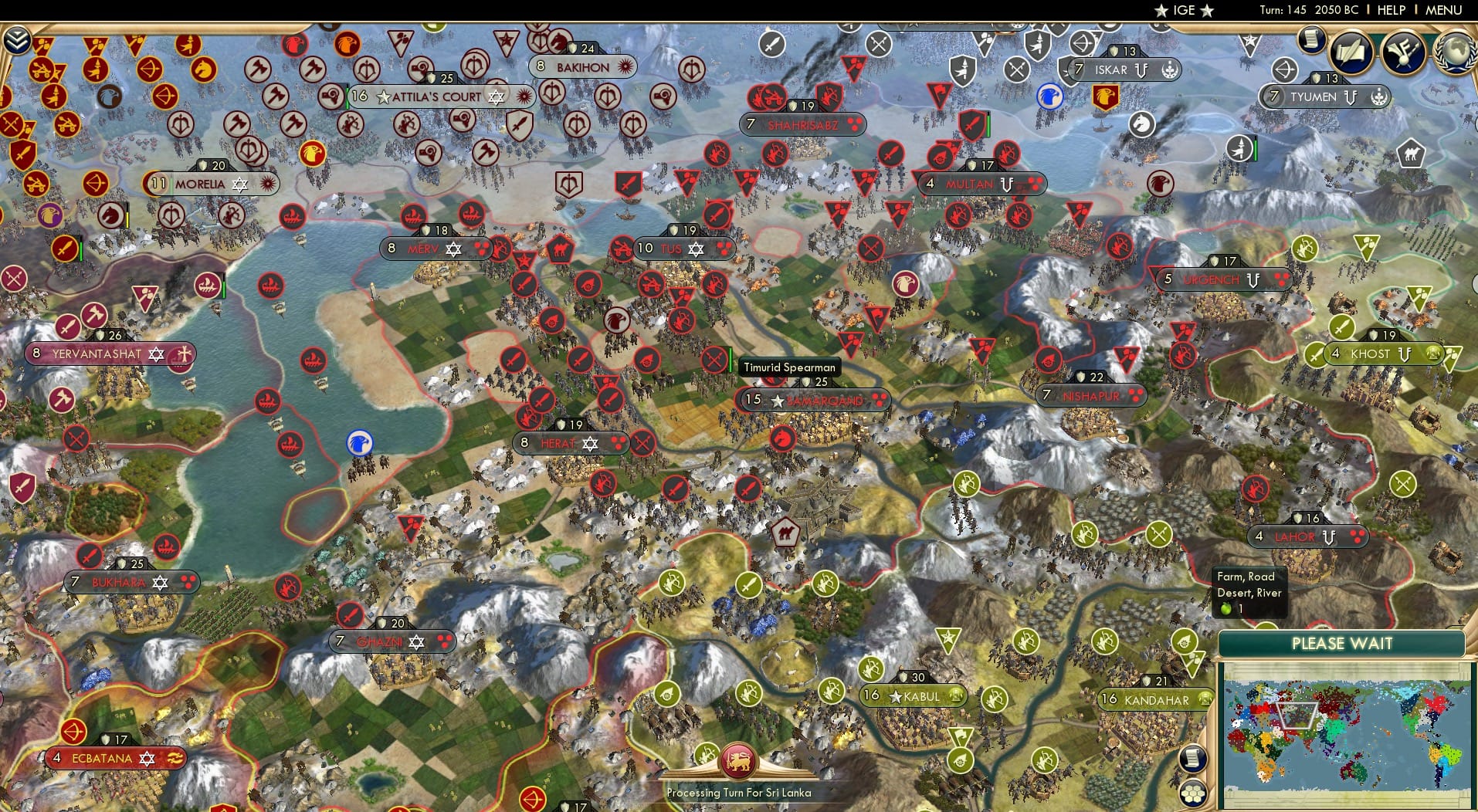The image size is (1478, 812).
Task: Click the Samarqand city banner
Action: pyautogui.click(x=815, y=400)
